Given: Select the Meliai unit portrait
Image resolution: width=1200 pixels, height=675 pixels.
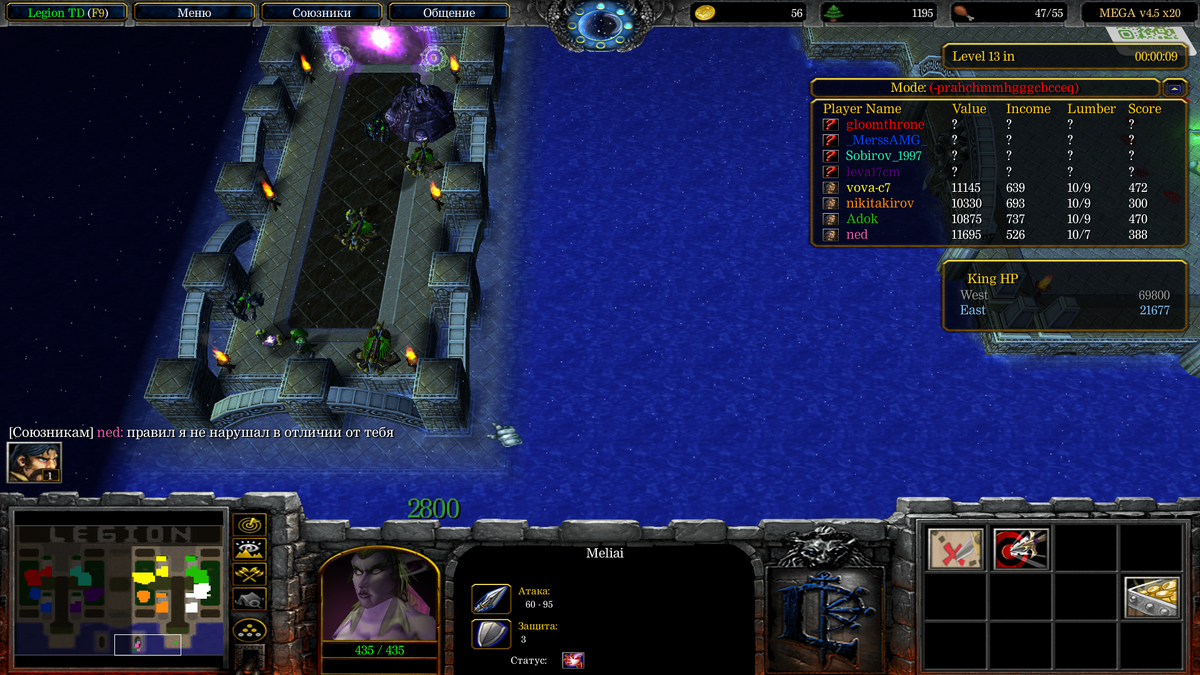Looking at the screenshot, I should [379, 596].
